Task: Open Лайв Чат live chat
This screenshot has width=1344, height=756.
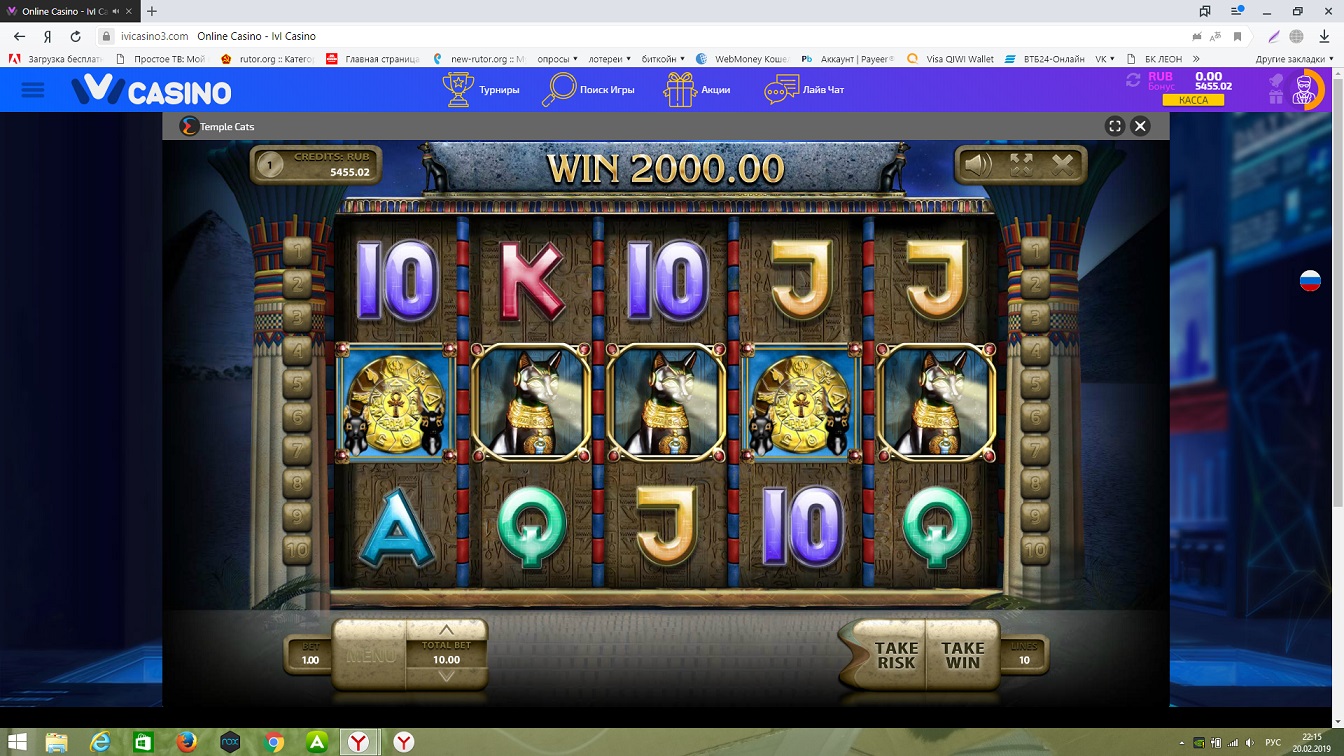Action: point(804,90)
